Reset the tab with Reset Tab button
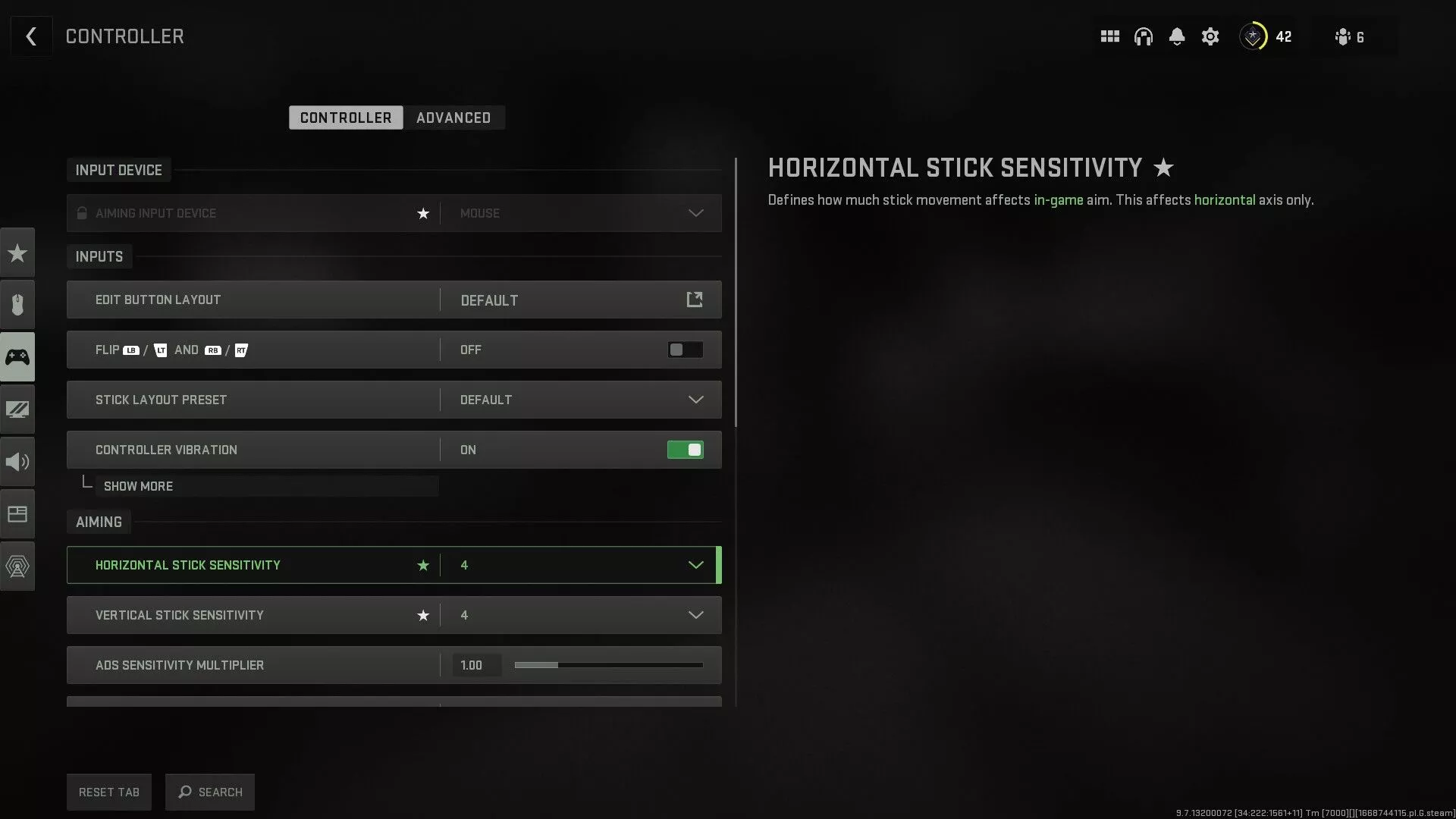The image size is (1456, 819). (x=109, y=792)
